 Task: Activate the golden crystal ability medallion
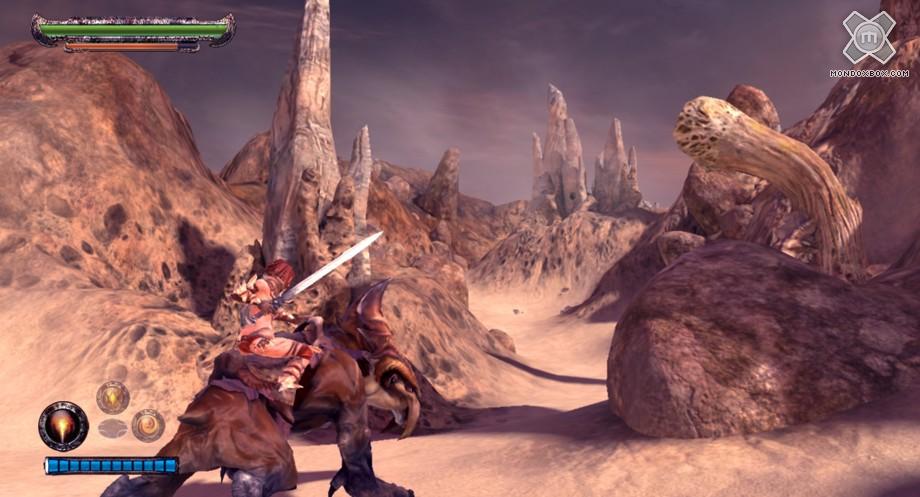pos(112,397)
